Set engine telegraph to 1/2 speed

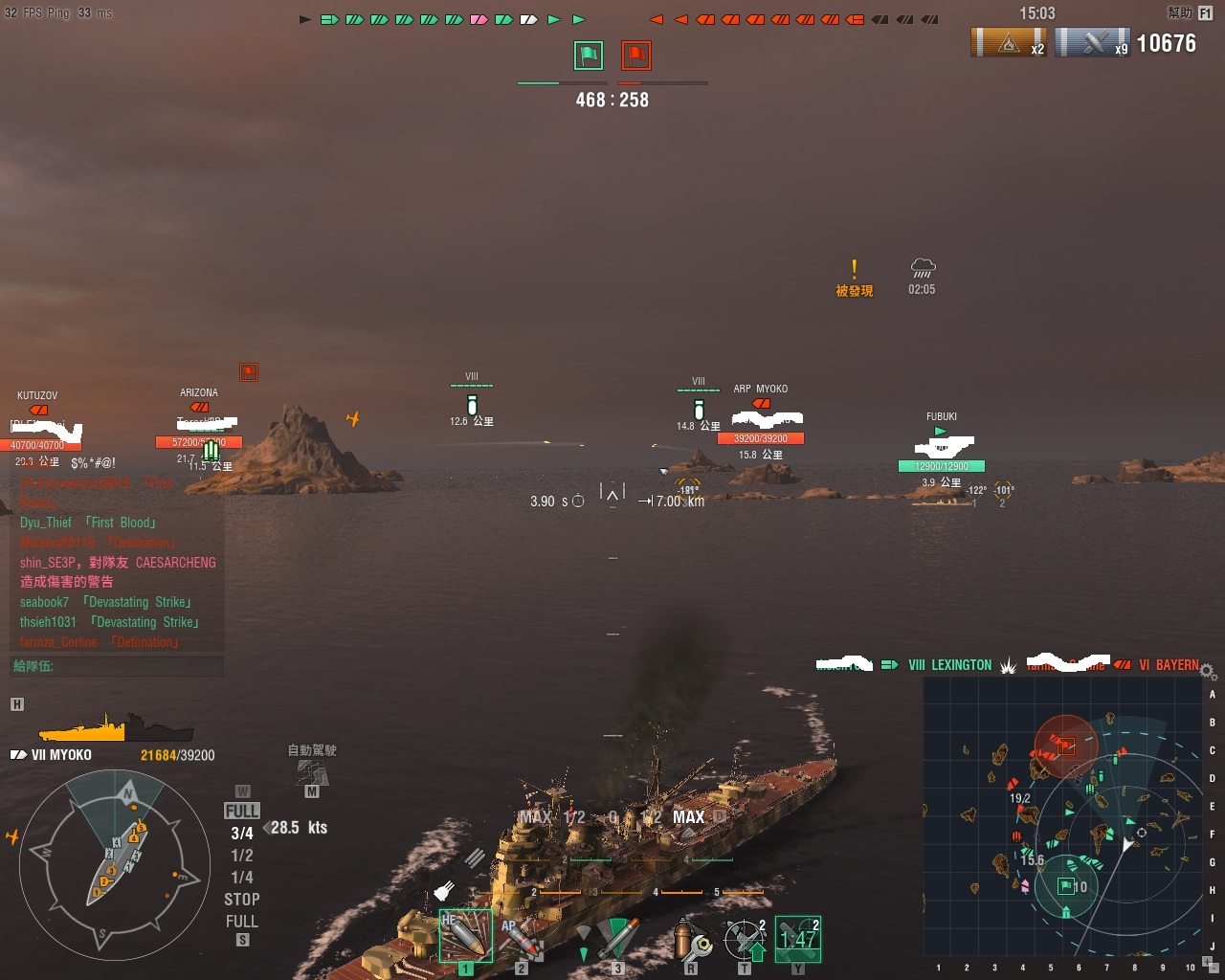tap(242, 856)
